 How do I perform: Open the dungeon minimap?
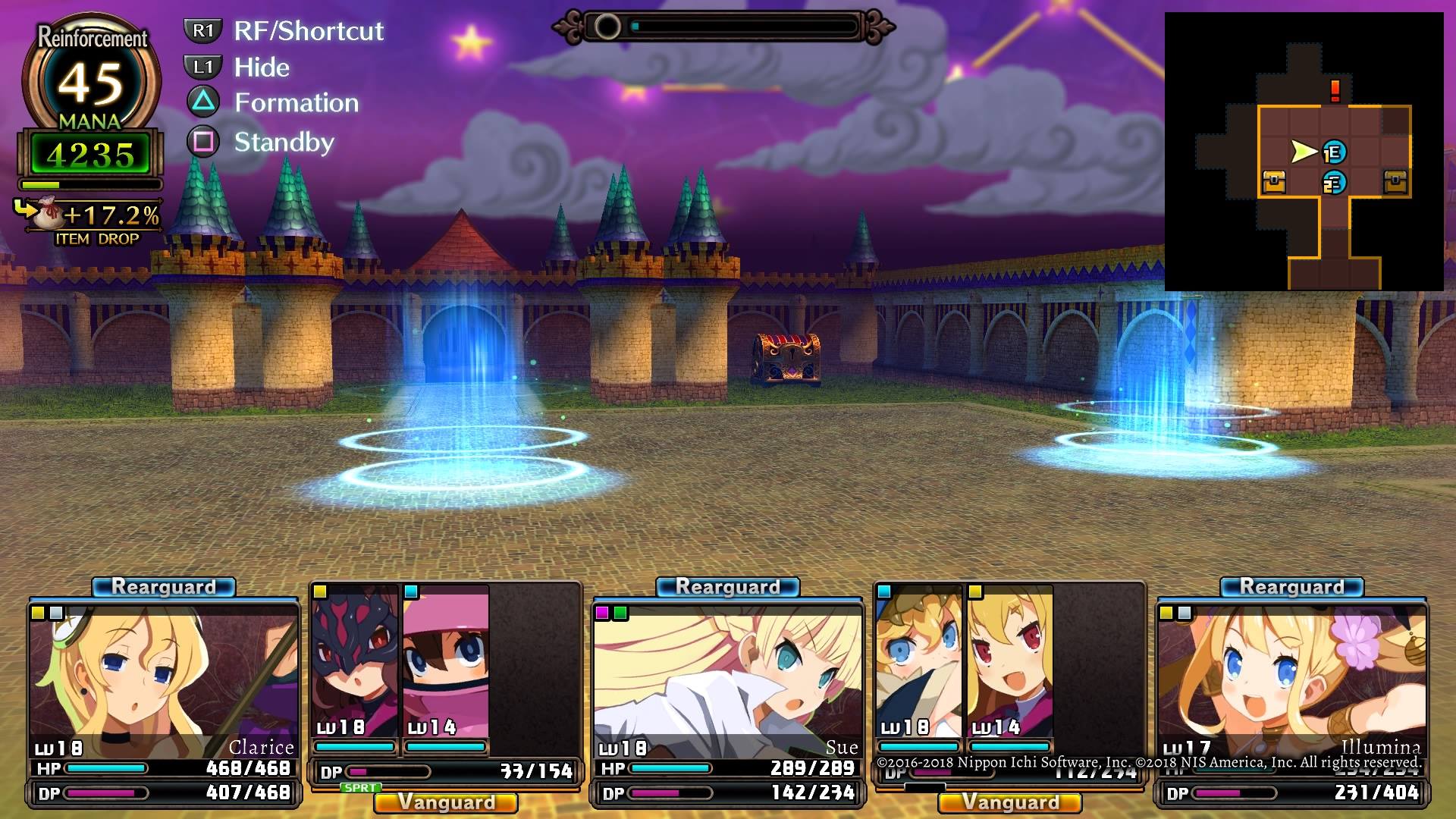coord(1304,152)
